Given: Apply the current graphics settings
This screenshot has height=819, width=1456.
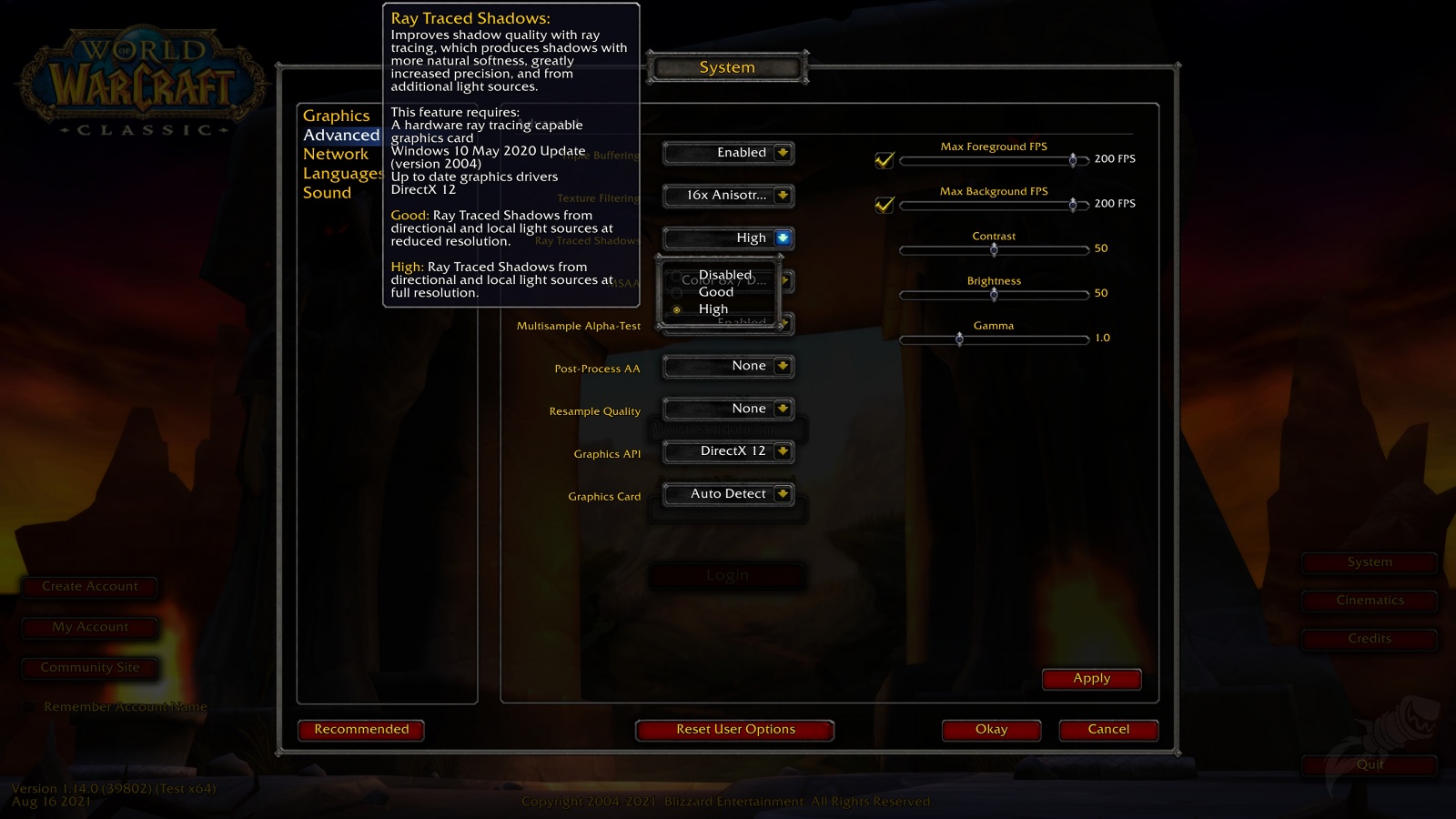Looking at the screenshot, I should [x=1092, y=678].
